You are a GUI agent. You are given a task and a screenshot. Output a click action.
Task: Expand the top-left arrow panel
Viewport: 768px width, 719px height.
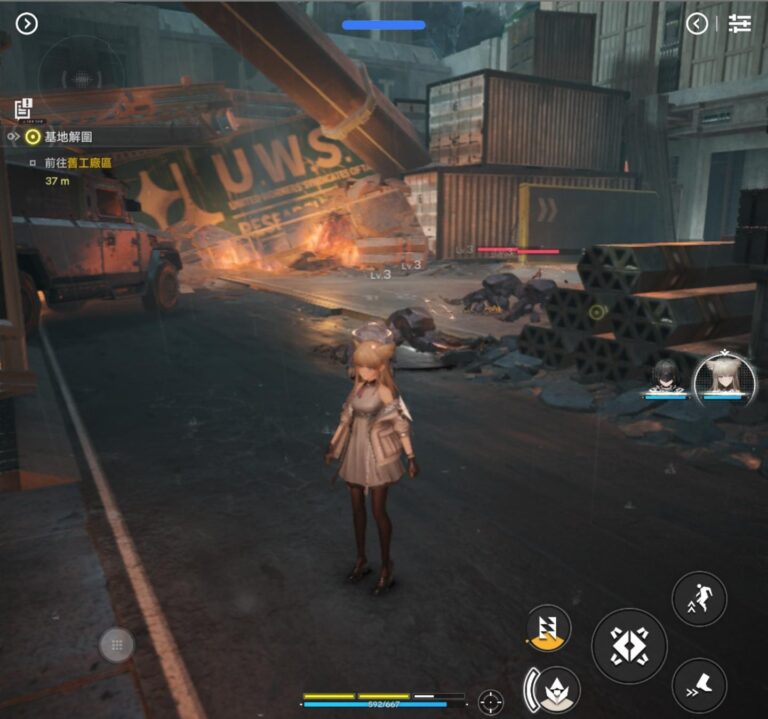pos(27,23)
